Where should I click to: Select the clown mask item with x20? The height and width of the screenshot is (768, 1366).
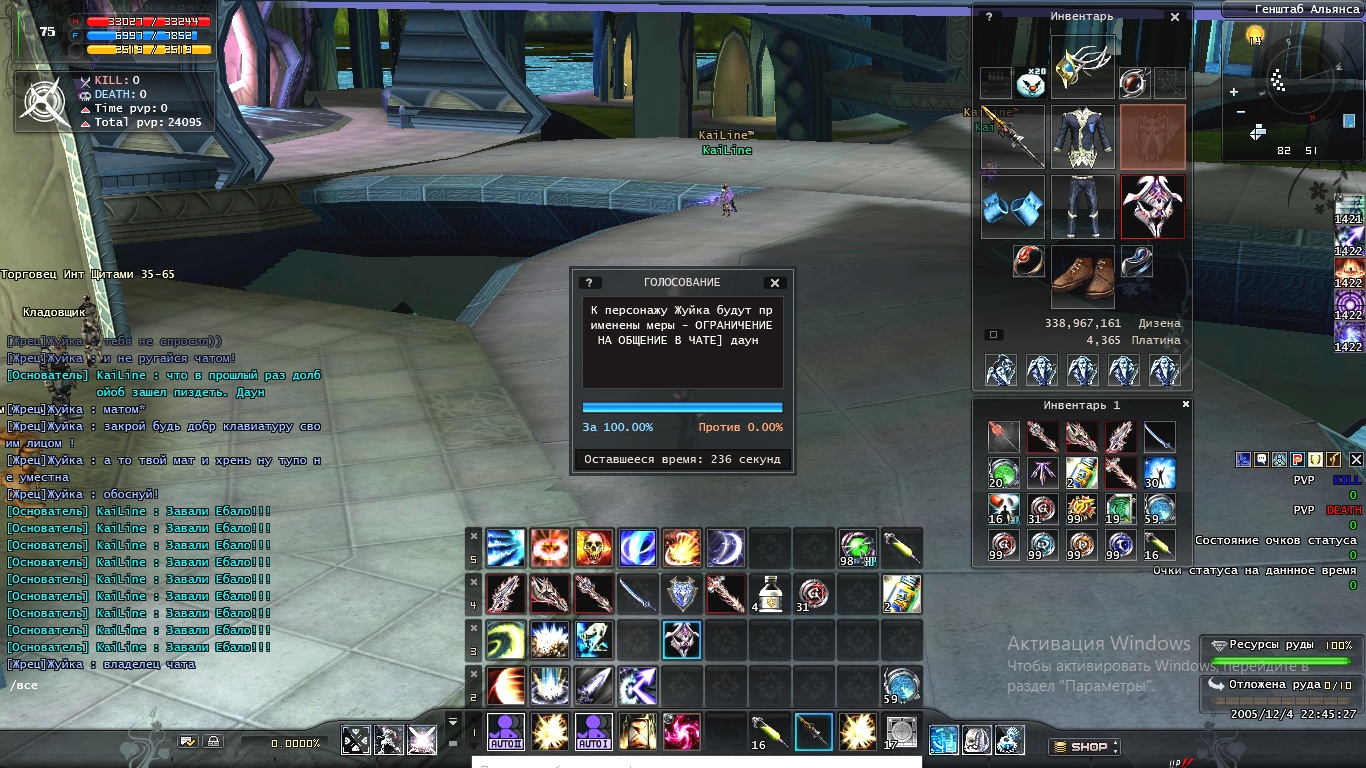coord(1030,82)
